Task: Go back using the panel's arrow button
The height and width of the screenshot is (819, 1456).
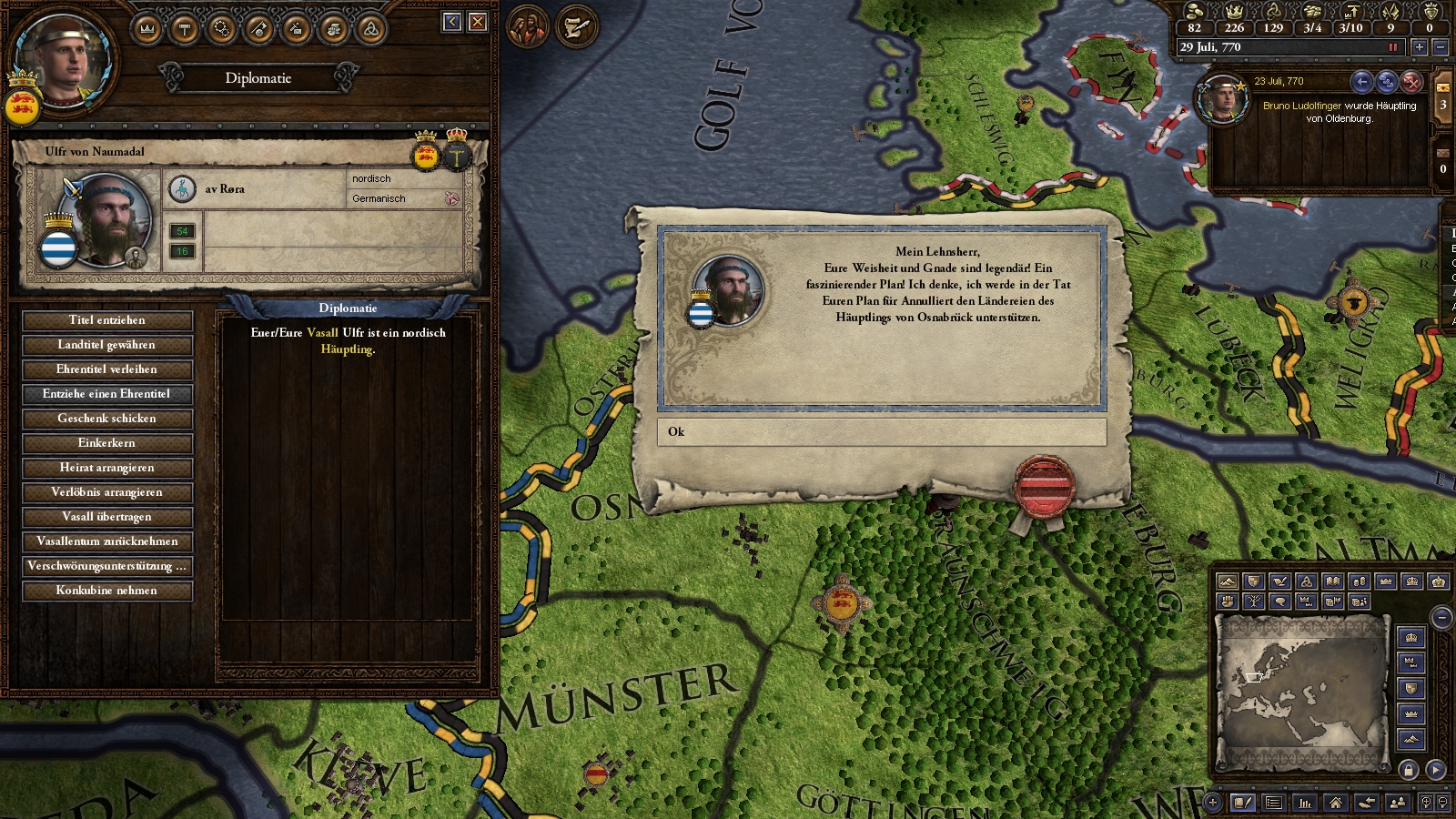Action: pos(452,22)
